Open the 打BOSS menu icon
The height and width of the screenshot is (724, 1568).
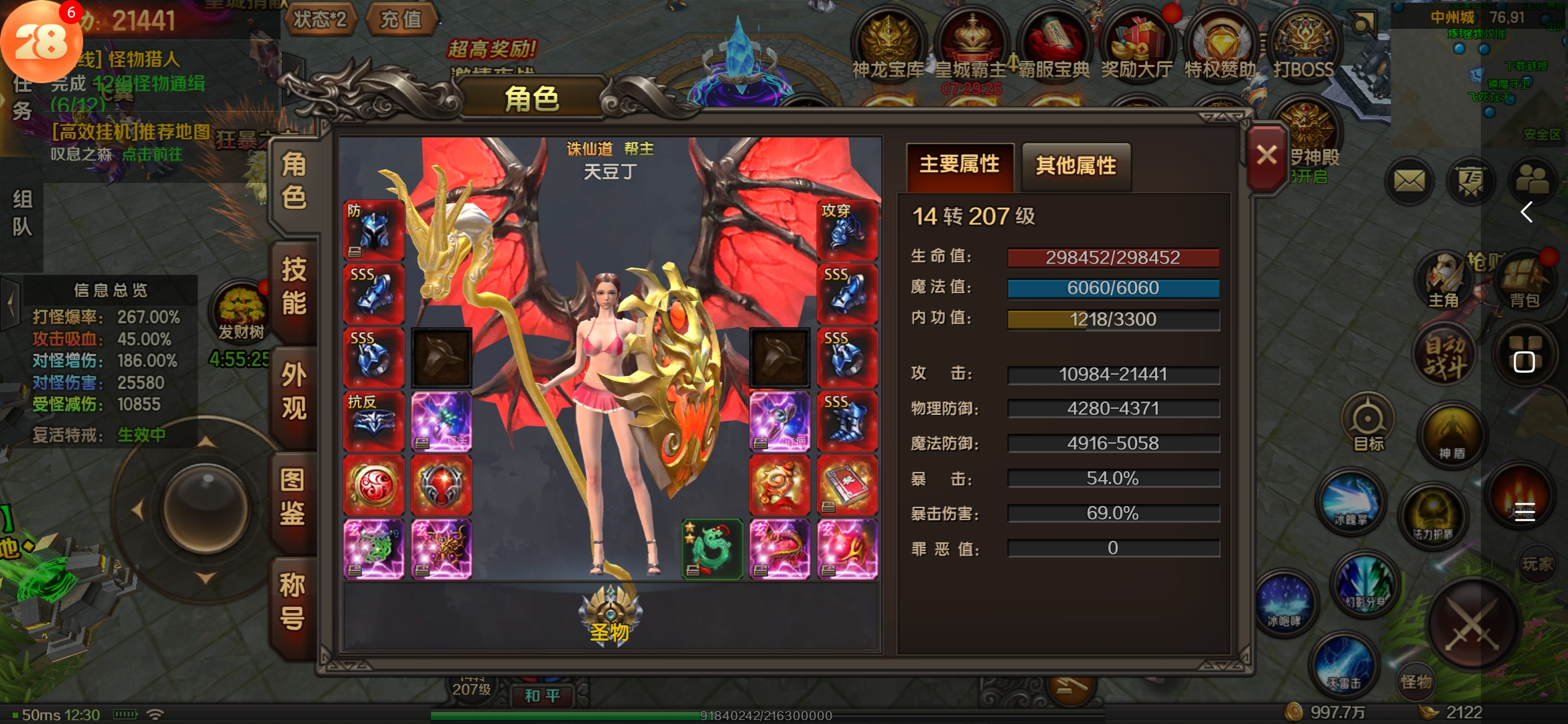pos(1303,46)
